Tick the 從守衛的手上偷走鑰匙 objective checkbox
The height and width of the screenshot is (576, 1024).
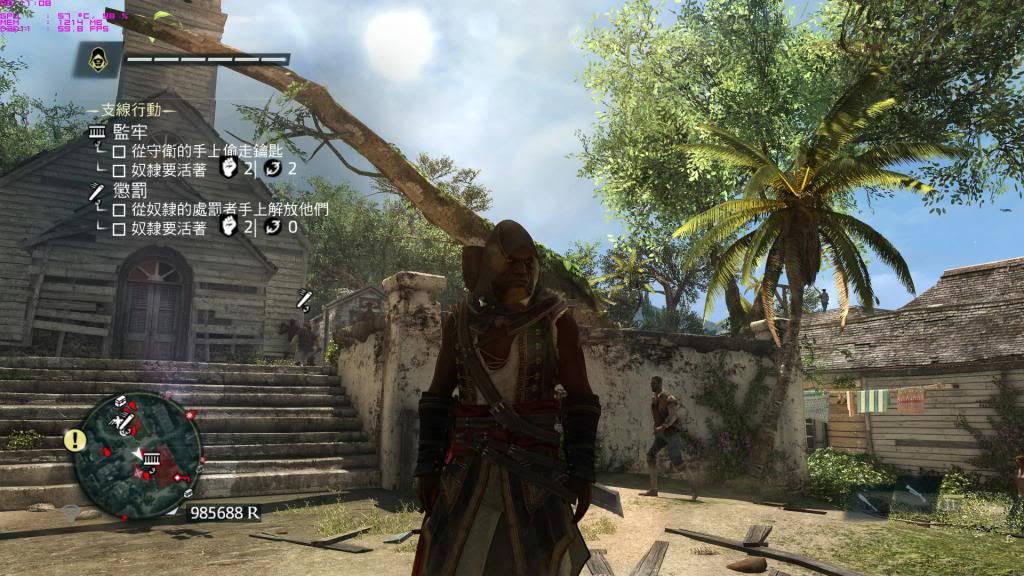click(118, 150)
